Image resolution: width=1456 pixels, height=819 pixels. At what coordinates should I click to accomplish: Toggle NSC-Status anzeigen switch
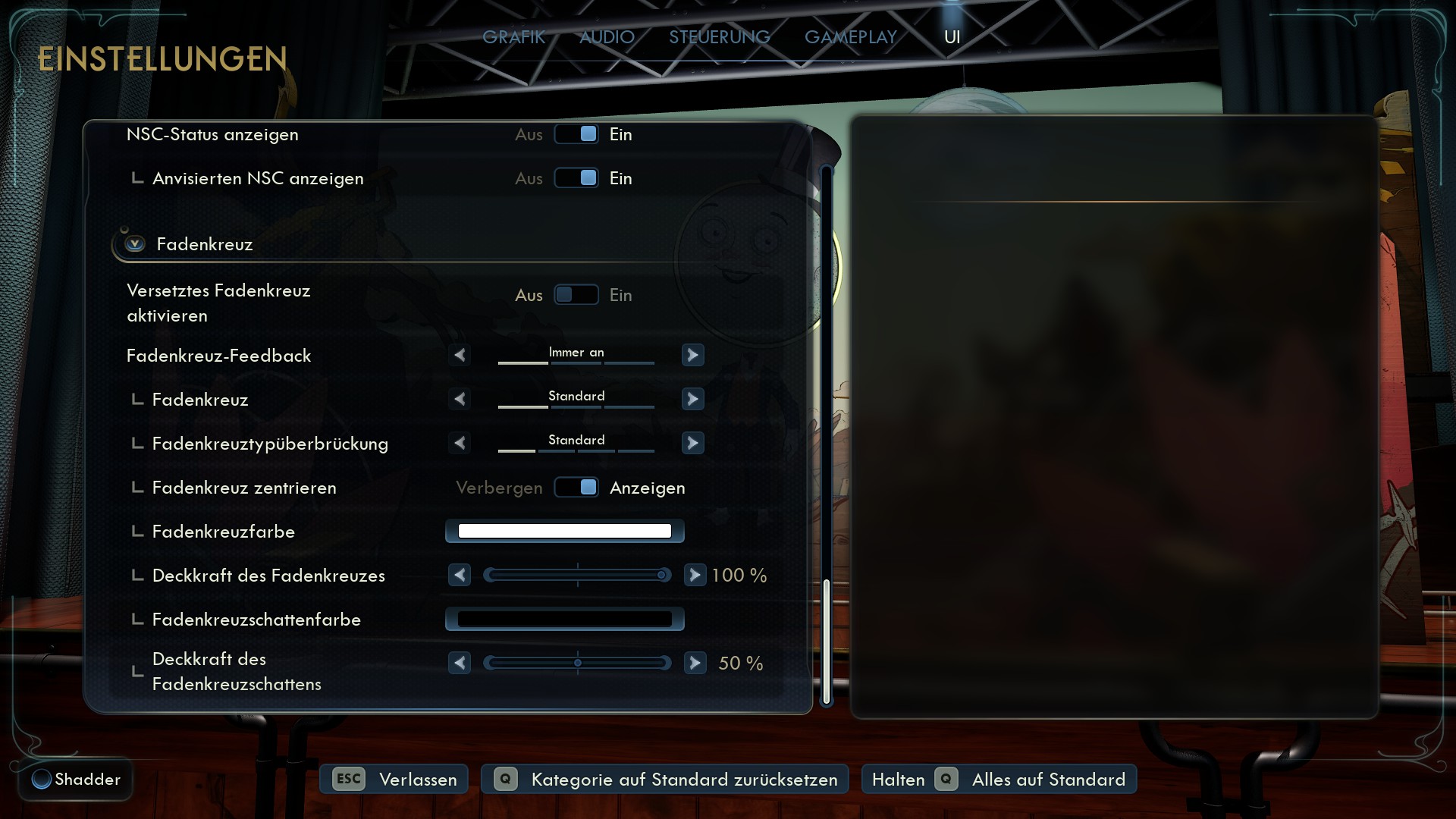point(576,134)
